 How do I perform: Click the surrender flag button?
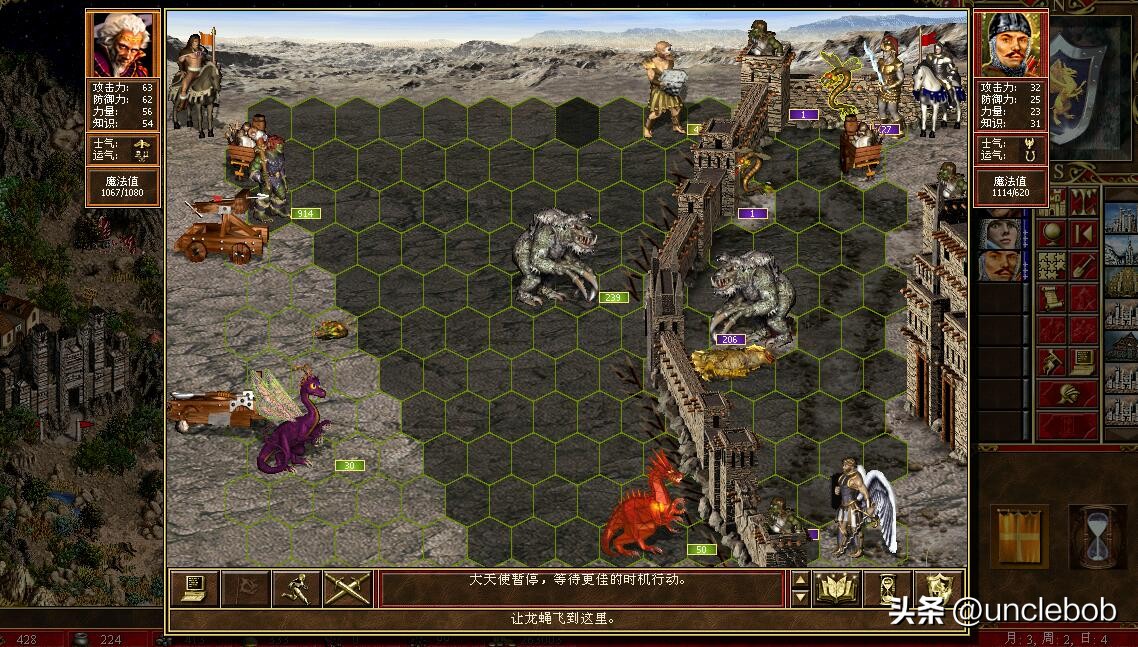245,588
